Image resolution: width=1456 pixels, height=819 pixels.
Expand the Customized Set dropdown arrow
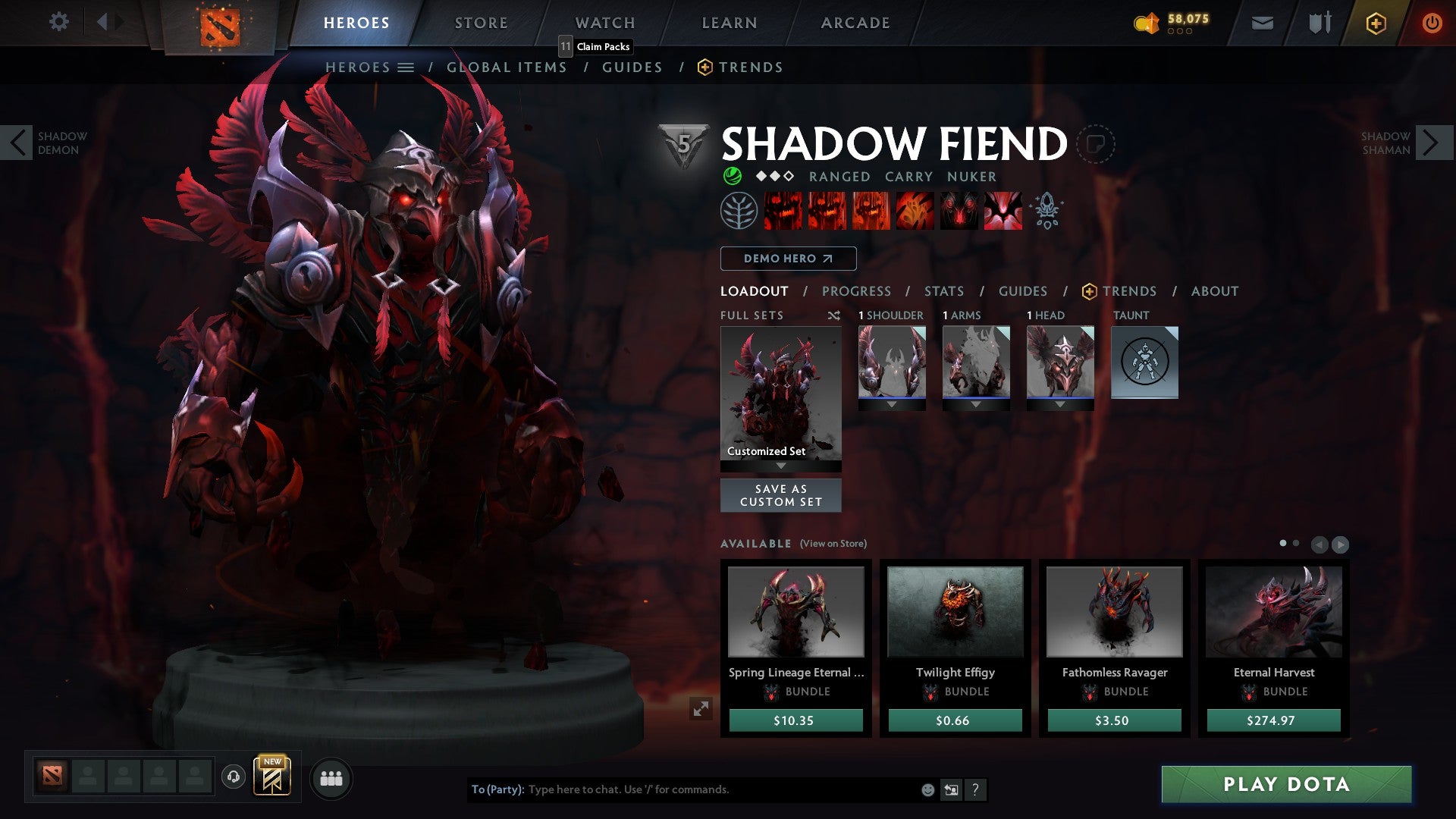point(780,464)
